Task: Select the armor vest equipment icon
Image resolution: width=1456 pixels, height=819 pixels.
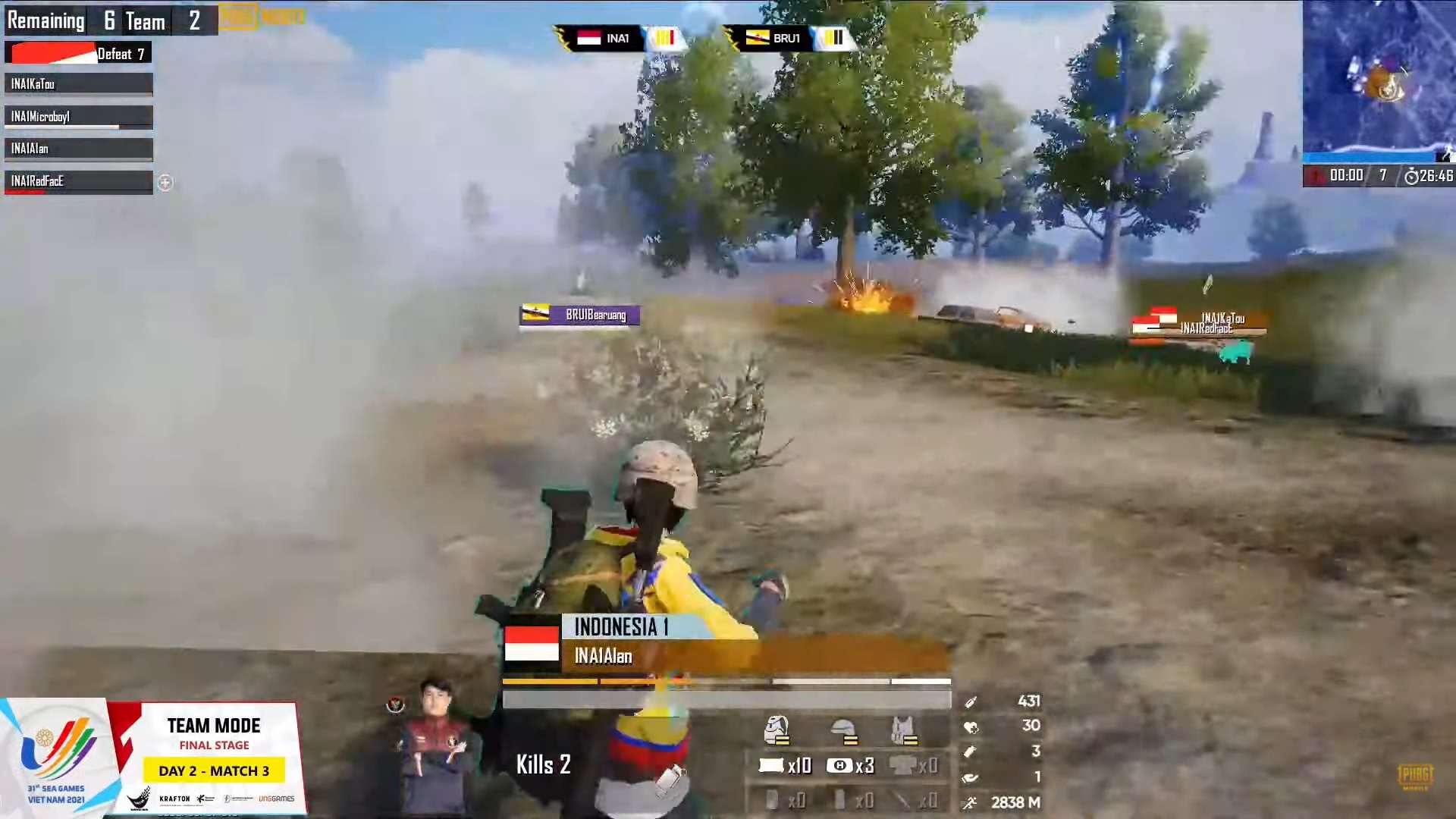Action: (904, 730)
